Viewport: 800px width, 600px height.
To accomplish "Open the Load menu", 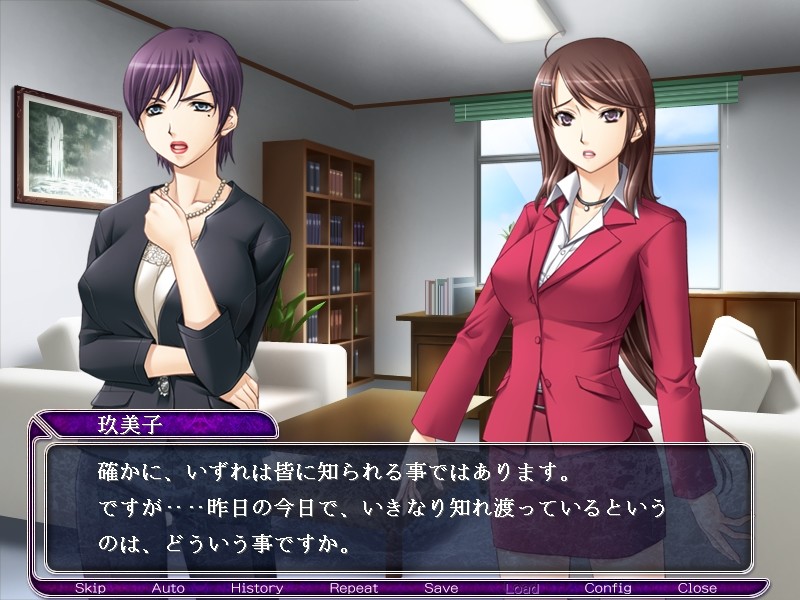I will [522, 588].
